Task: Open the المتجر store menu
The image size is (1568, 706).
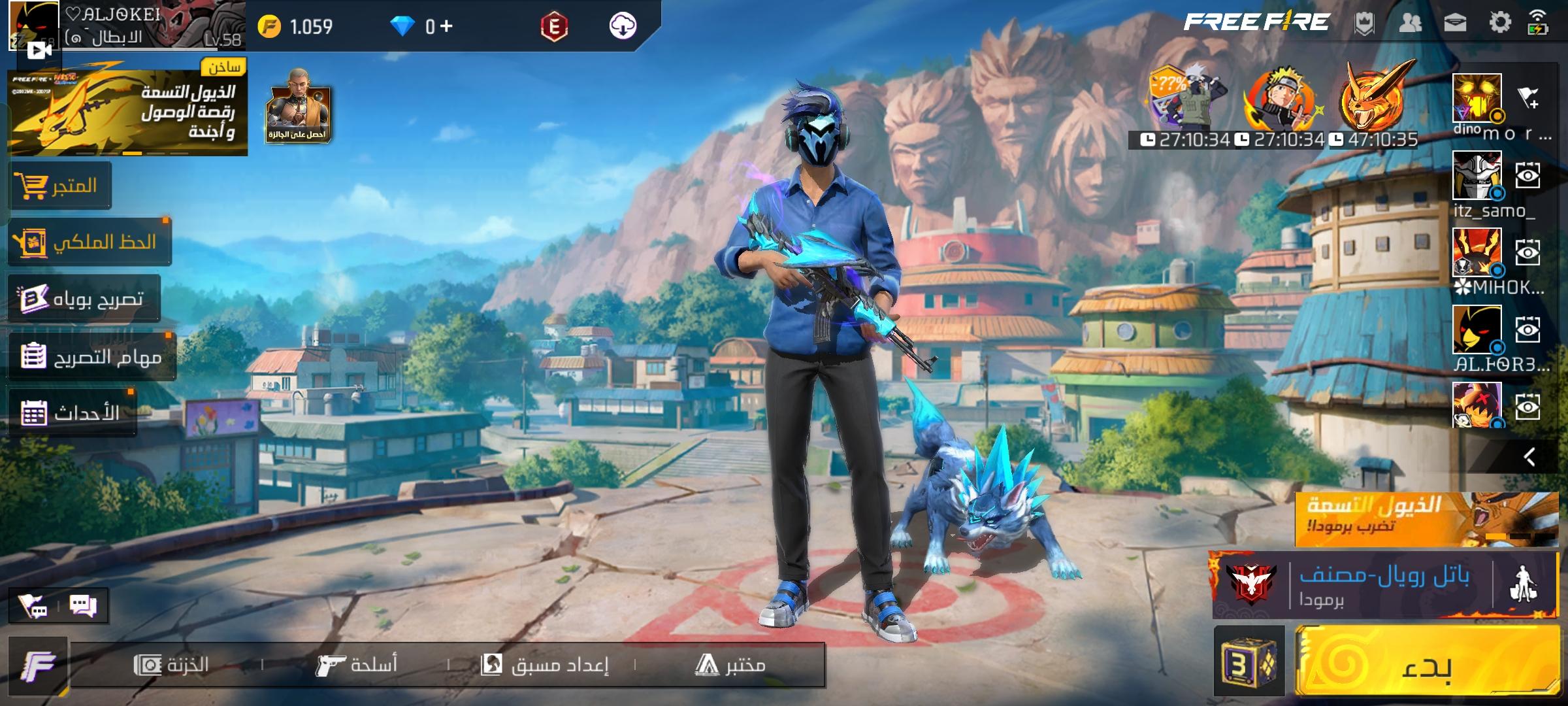Action: coord(60,186)
